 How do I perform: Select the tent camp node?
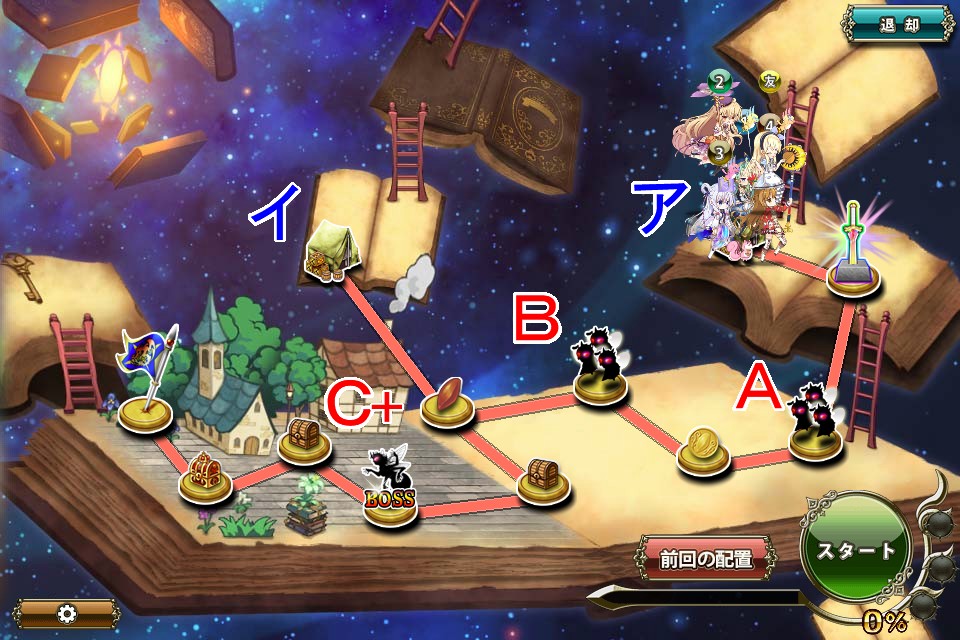[x=328, y=257]
